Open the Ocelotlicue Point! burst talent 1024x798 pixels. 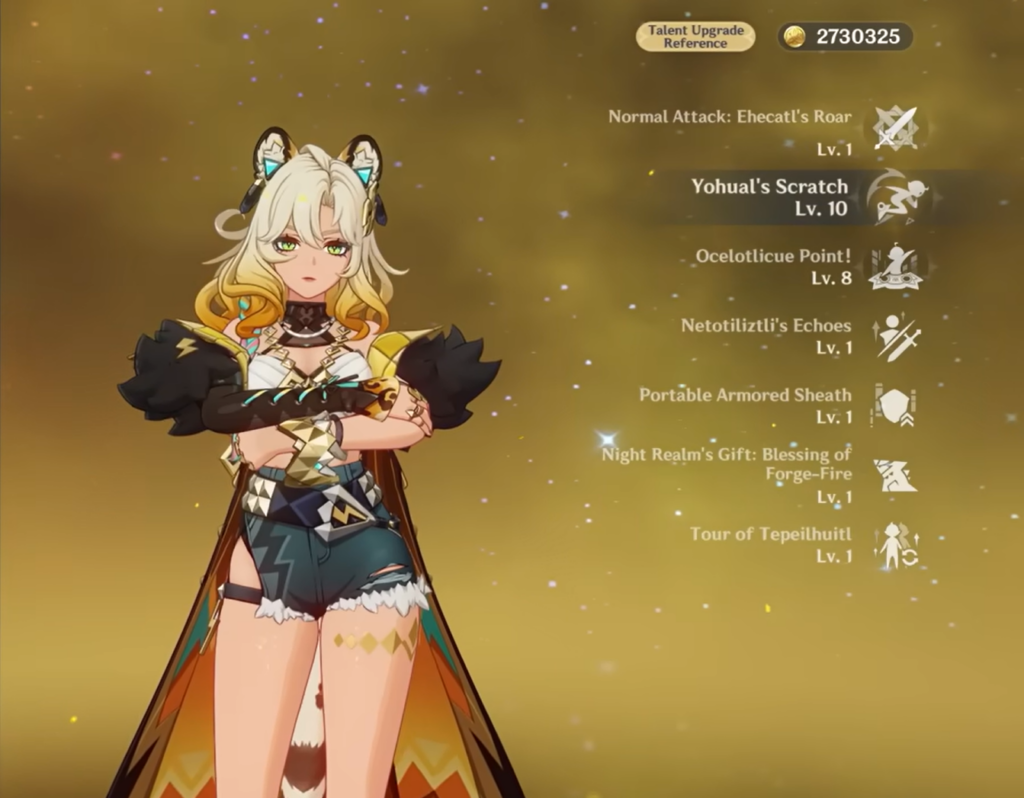pos(895,267)
